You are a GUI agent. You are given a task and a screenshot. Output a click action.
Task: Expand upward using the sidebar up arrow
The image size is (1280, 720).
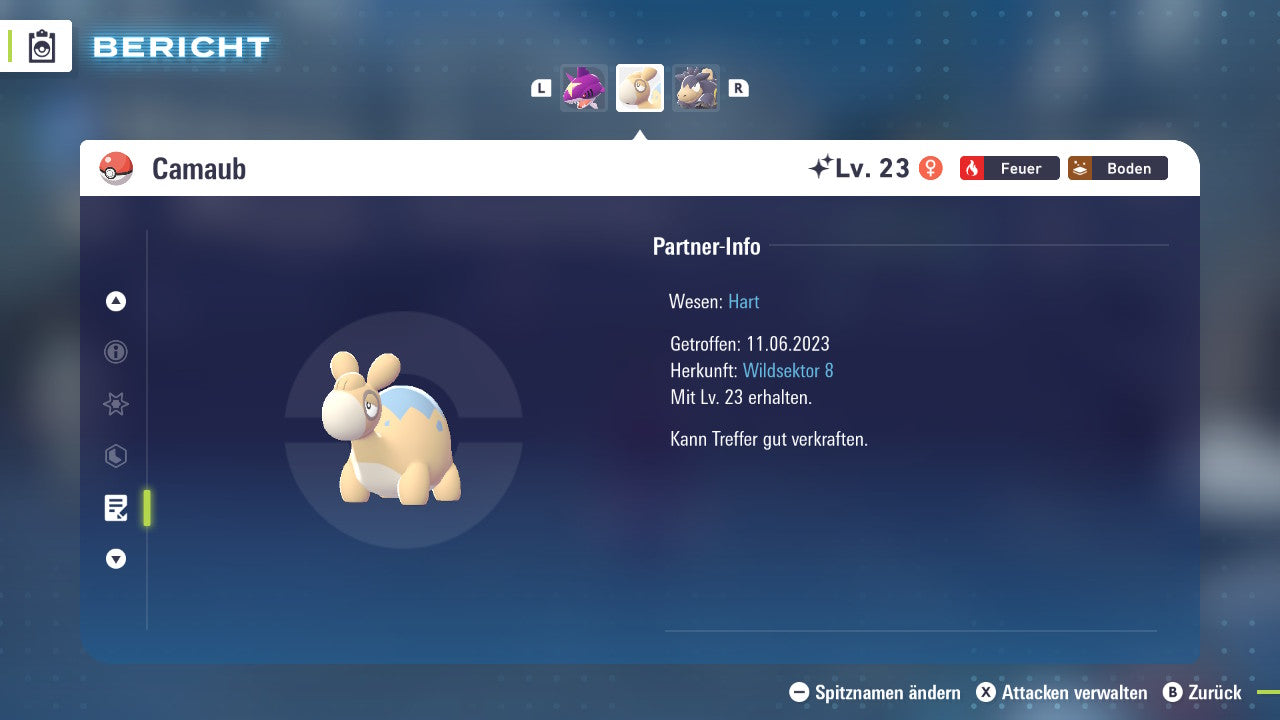115,300
